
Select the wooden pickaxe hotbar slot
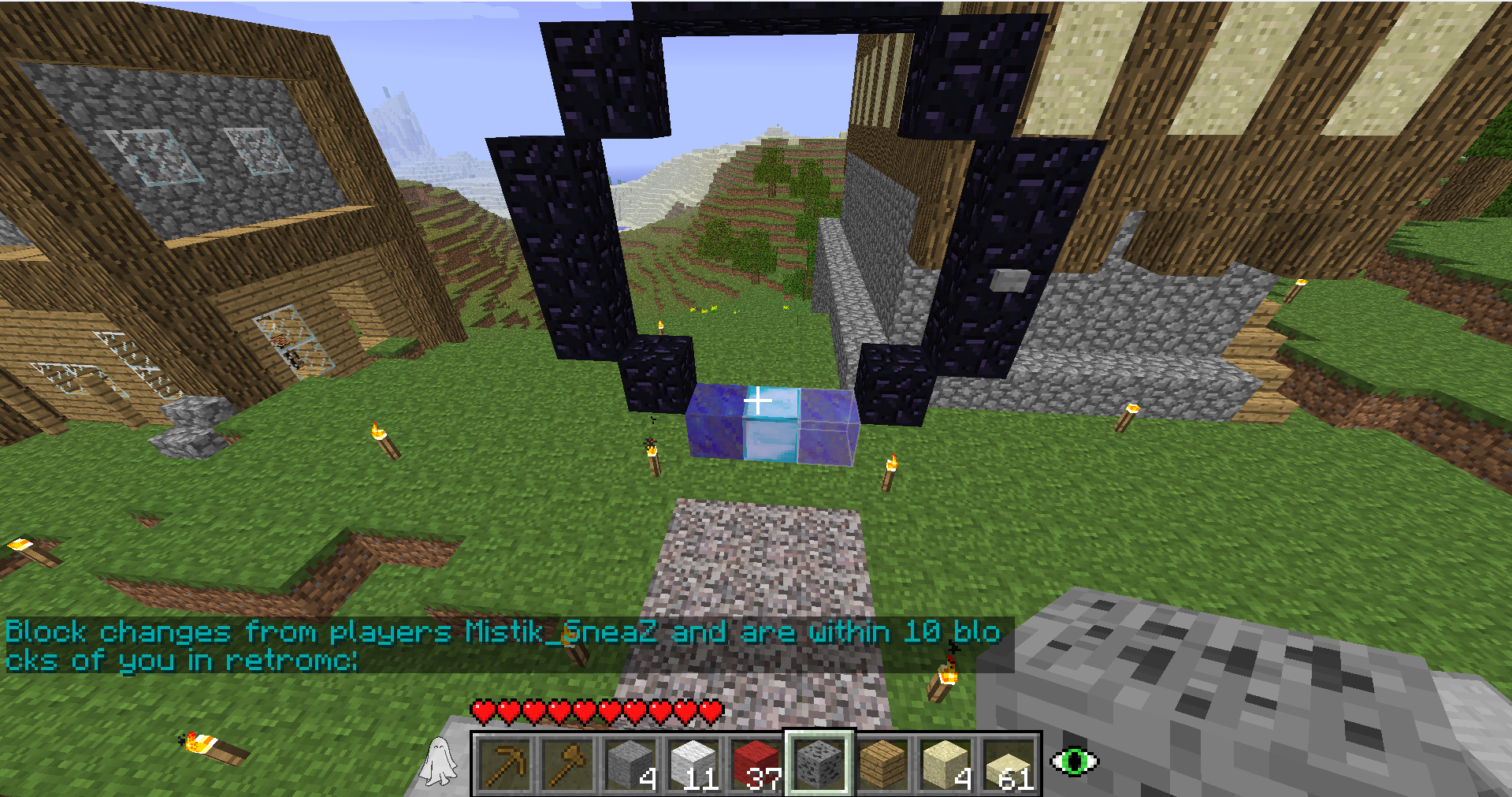click(x=504, y=763)
